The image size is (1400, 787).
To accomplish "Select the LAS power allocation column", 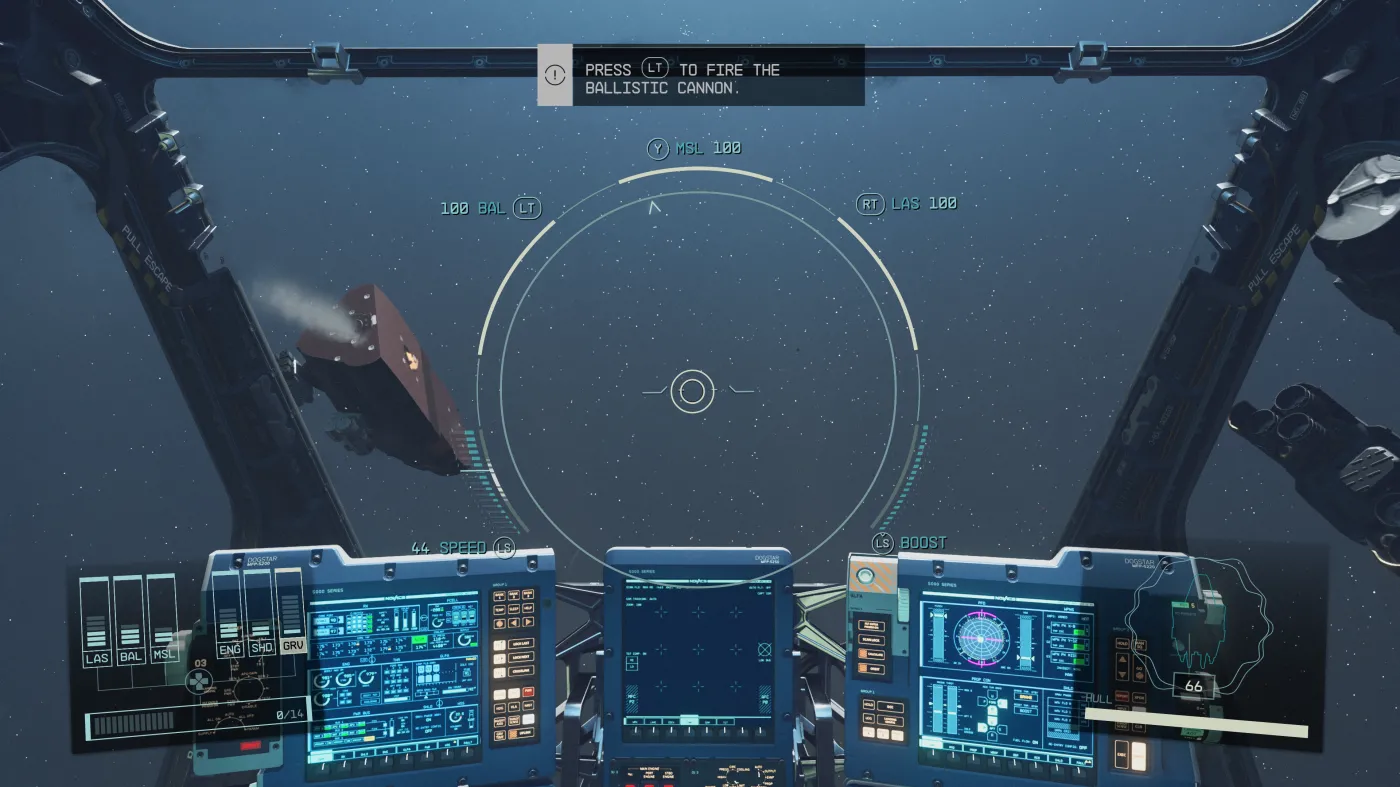I will click(x=97, y=622).
